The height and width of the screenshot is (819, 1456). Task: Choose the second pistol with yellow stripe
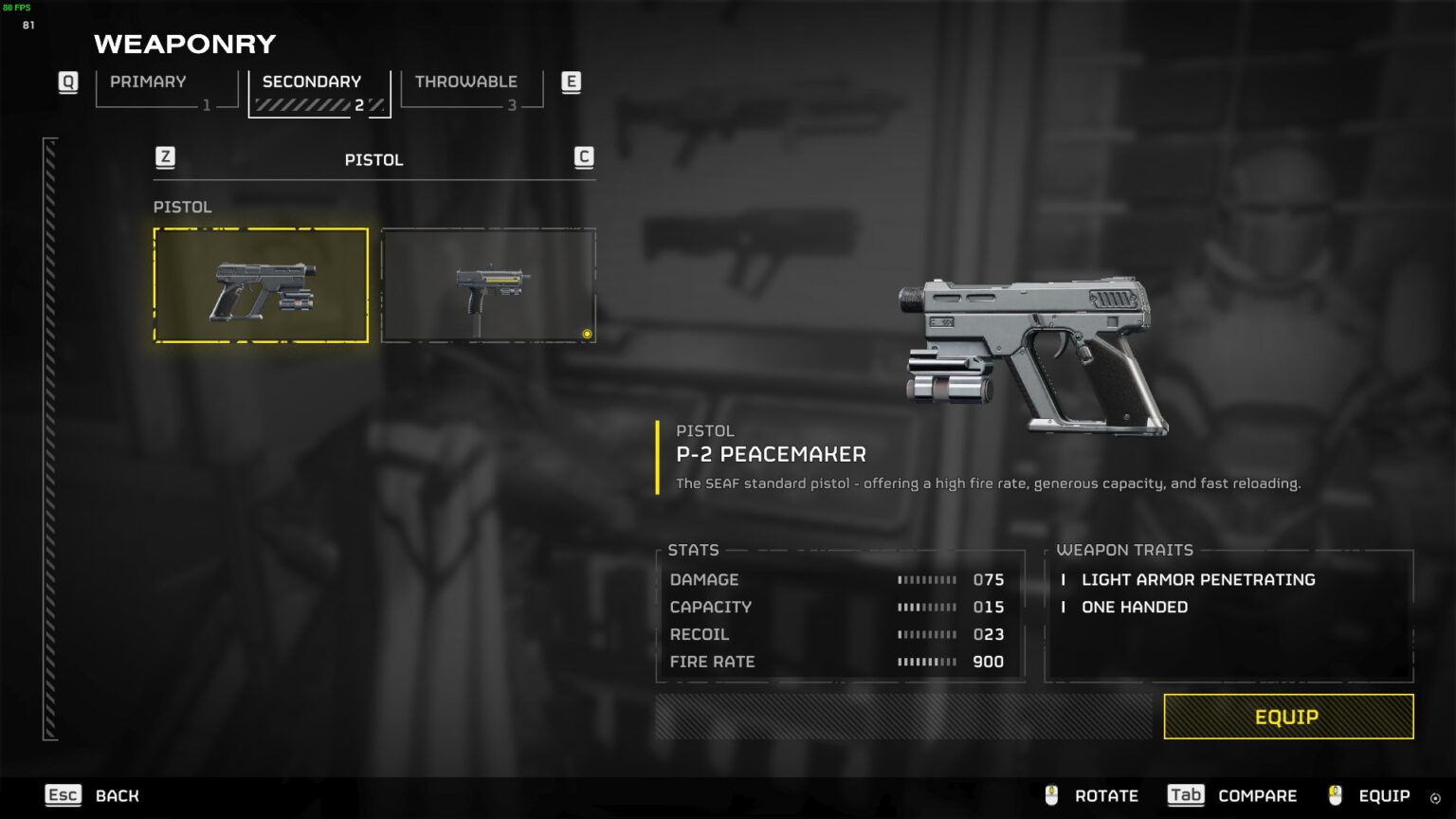488,285
